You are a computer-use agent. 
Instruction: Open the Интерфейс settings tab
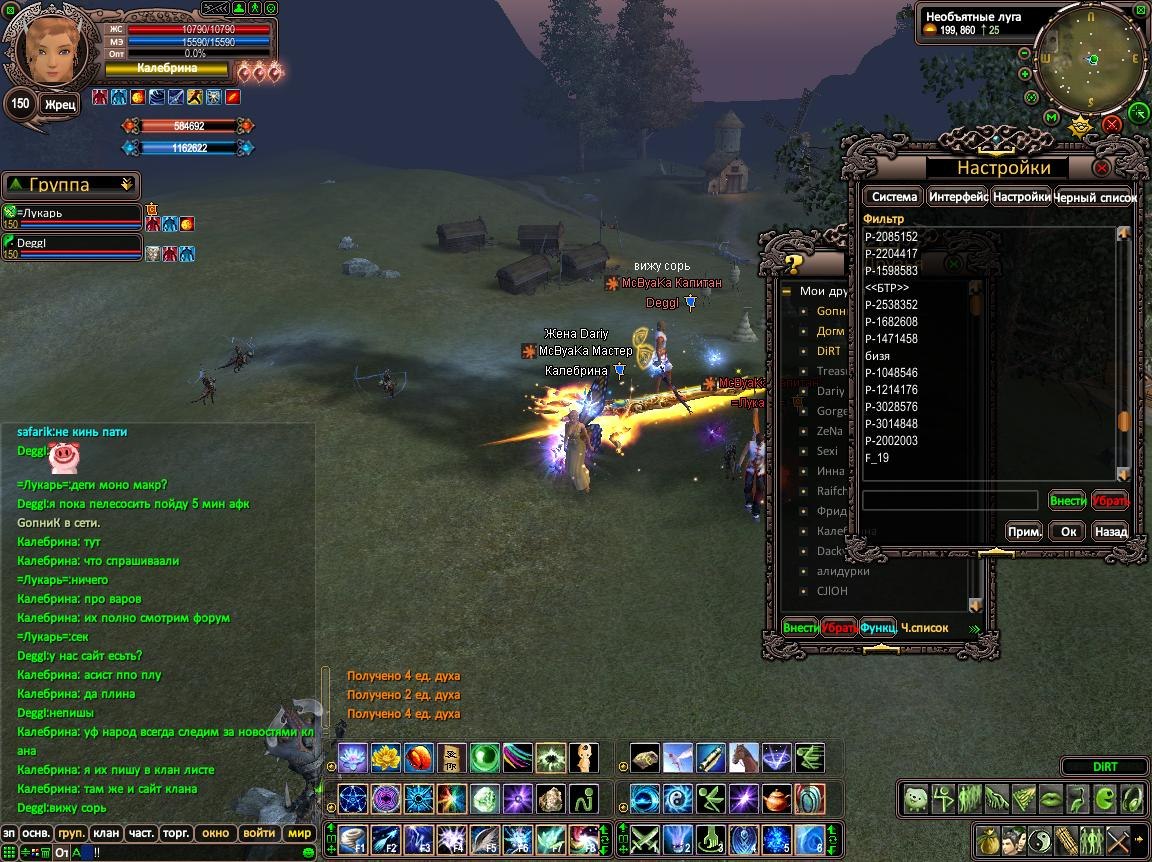click(958, 197)
